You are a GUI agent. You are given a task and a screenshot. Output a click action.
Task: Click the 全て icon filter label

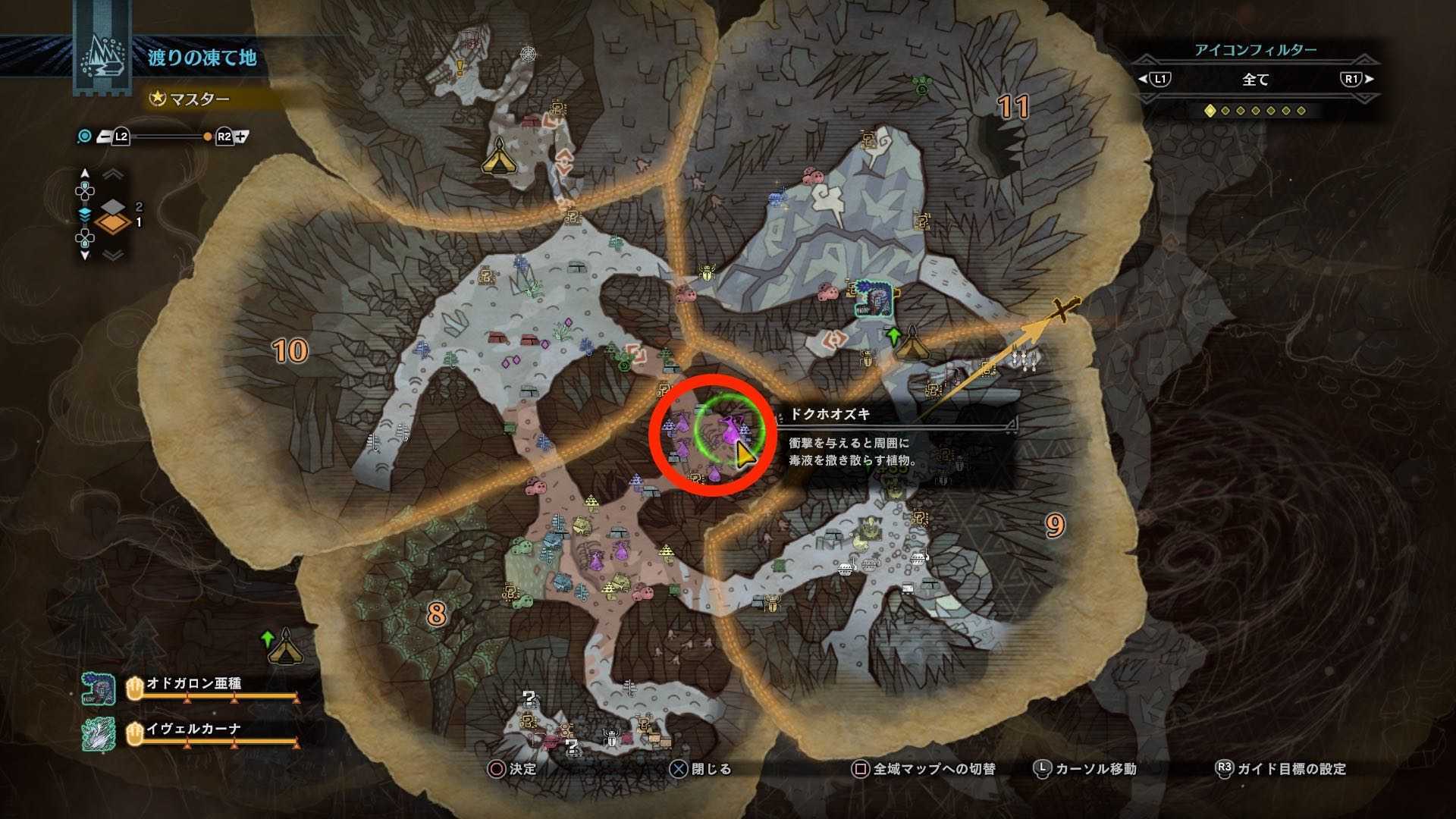(x=1254, y=80)
